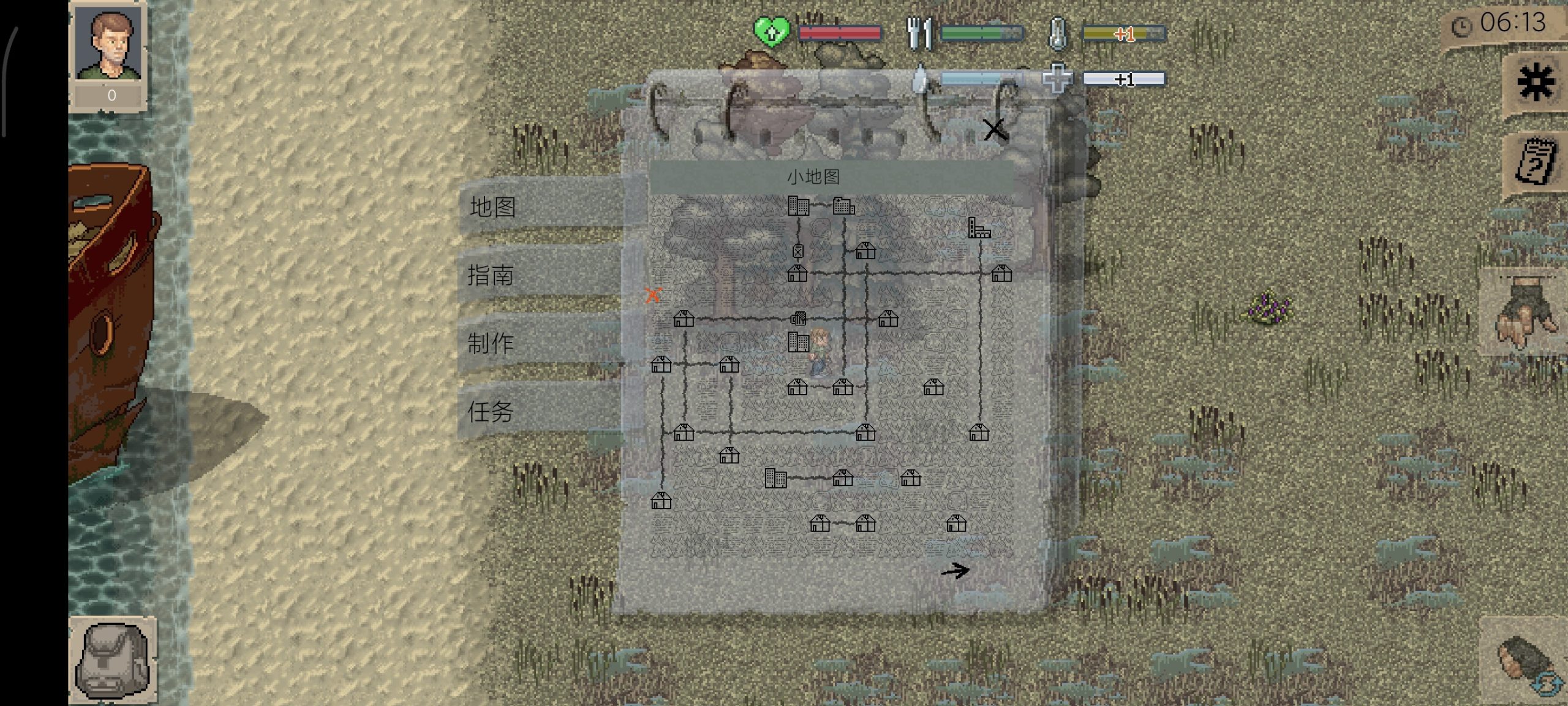1568x706 pixels.
Task: Turn to the next page with the arrow
Action: (955, 571)
